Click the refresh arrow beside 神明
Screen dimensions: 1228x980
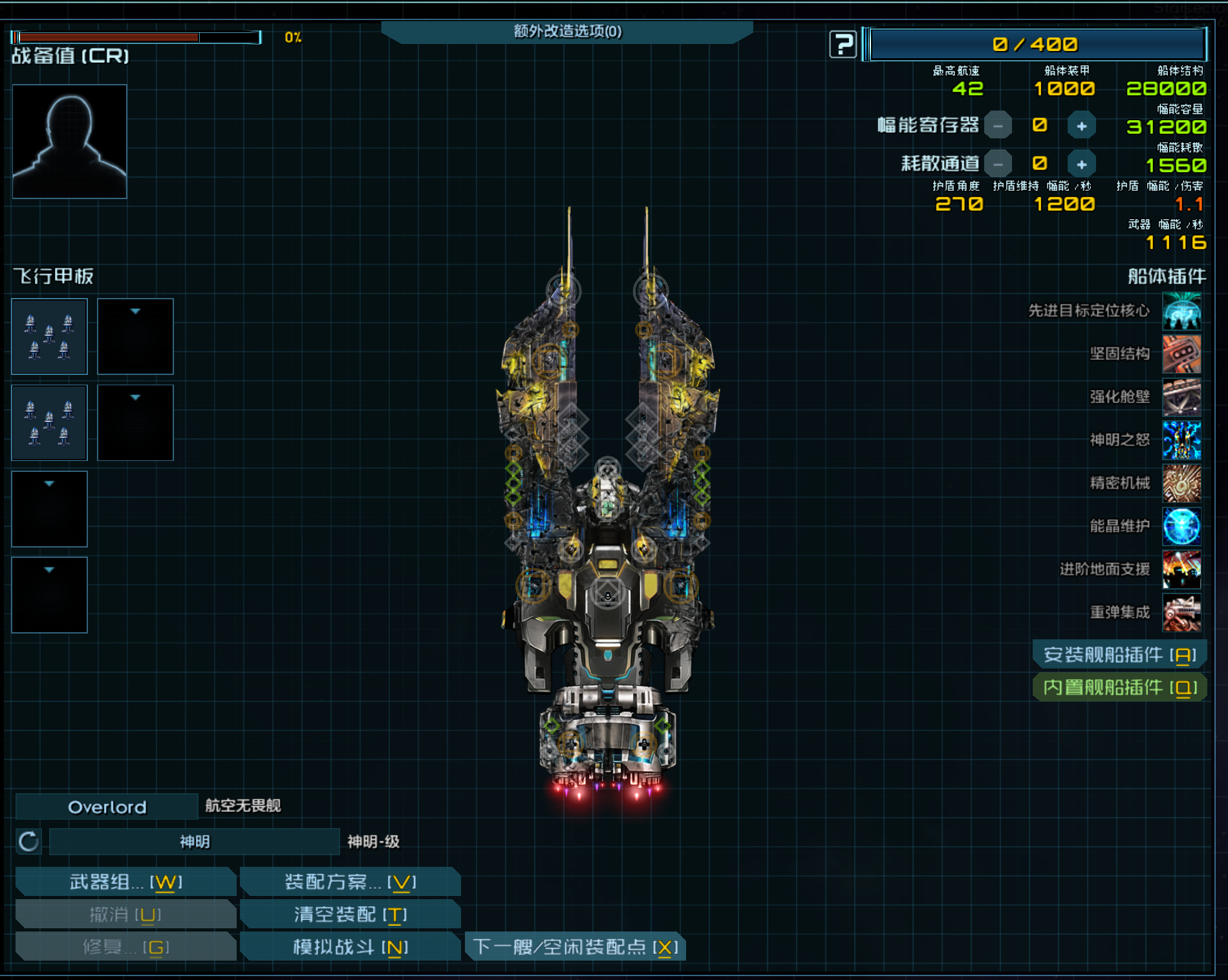coord(28,842)
